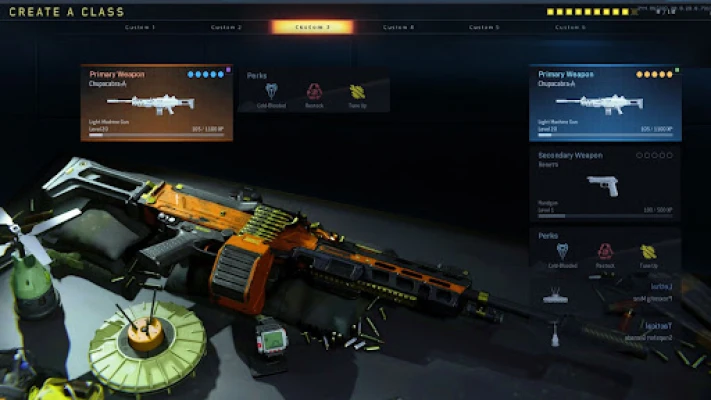711x400 pixels.
Task: Go to the Custom 6 class tab
Action: 570,27
